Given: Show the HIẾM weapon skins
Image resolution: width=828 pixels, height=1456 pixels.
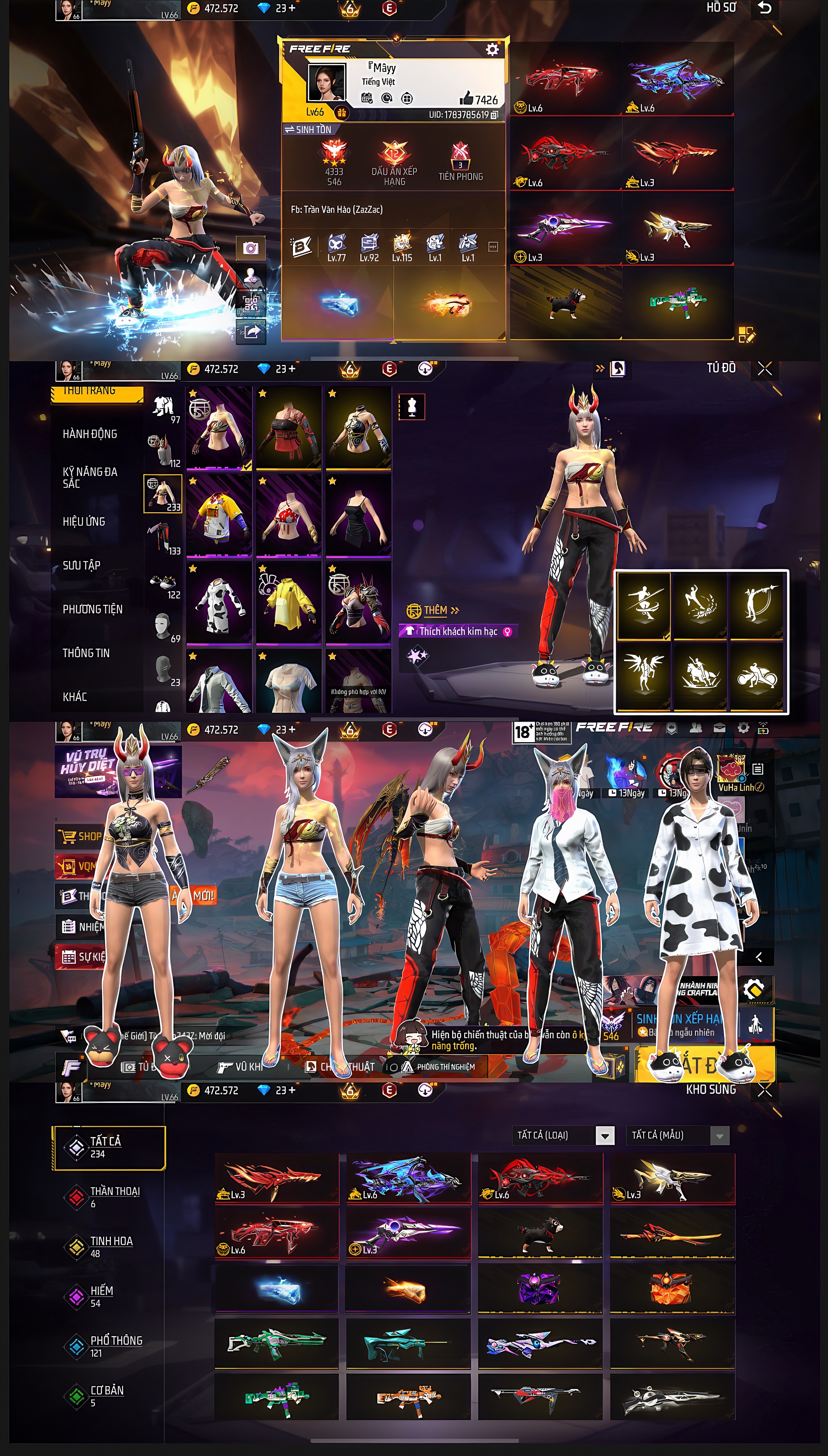Looking at the screenshot, I should click(x=101, y=1290).
